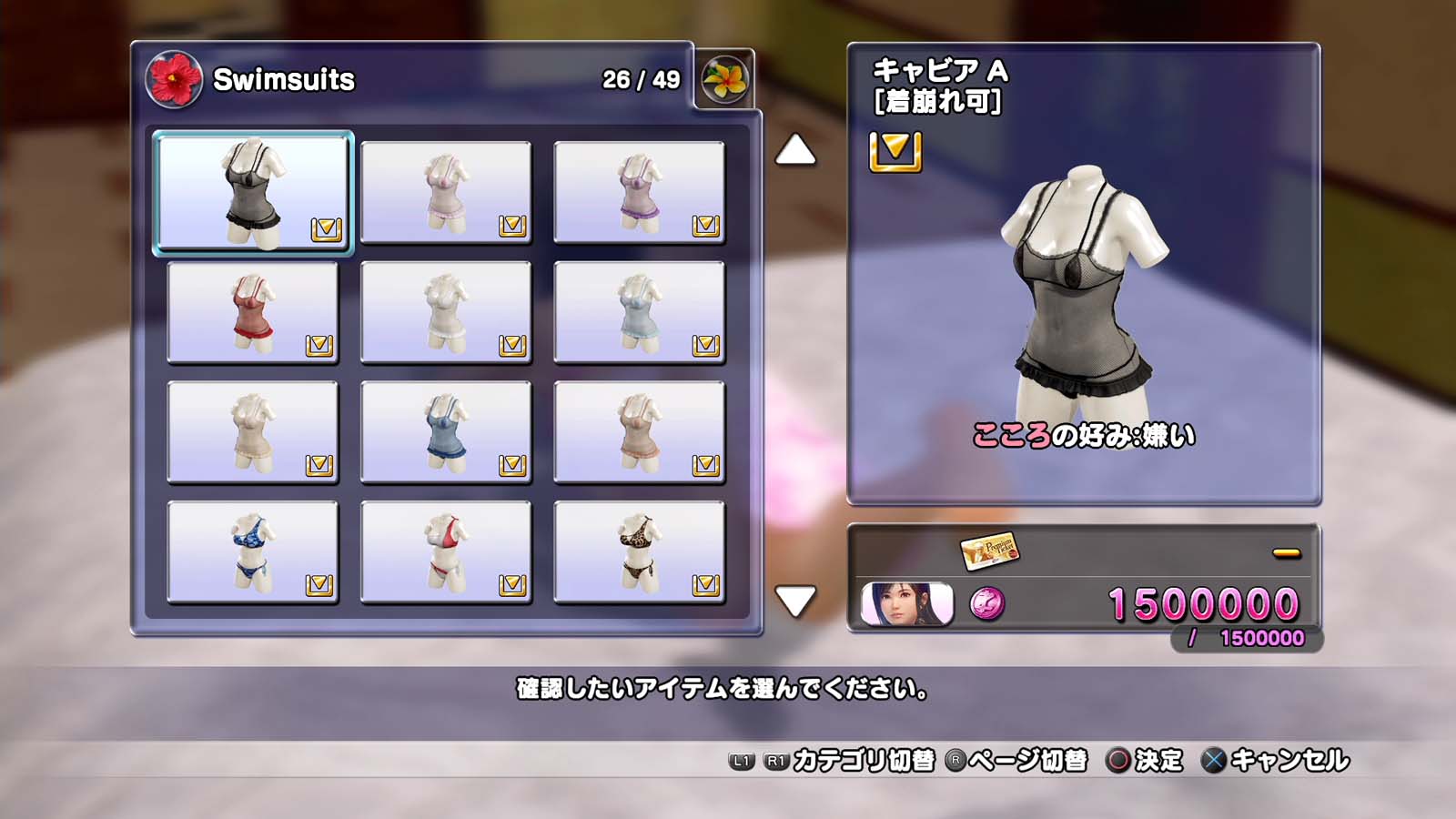
Task: Click the down arrow to page down
Action: click(795, 601)
